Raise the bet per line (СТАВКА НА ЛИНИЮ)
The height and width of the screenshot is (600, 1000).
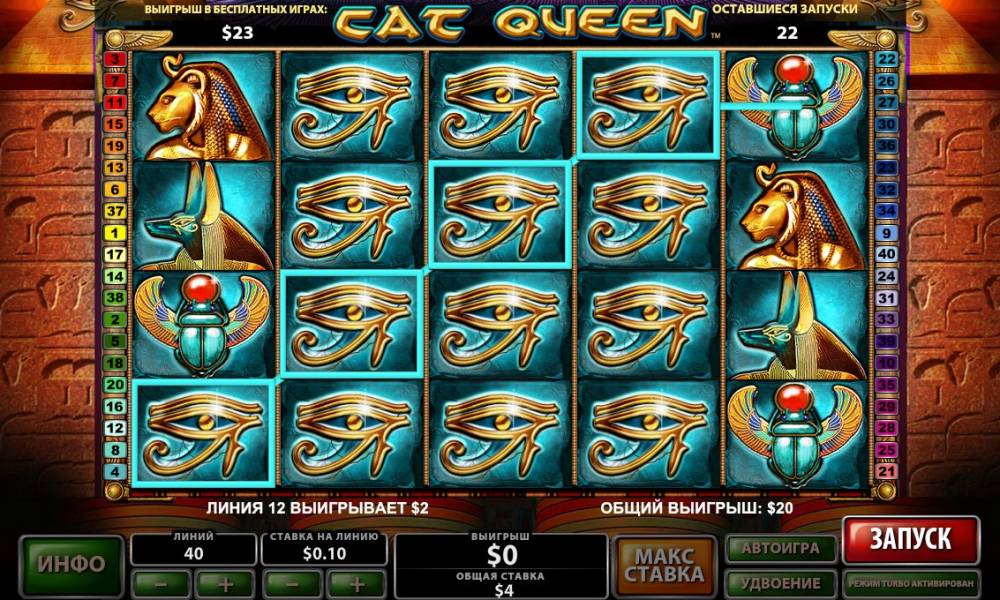click(x=355, y=583)
